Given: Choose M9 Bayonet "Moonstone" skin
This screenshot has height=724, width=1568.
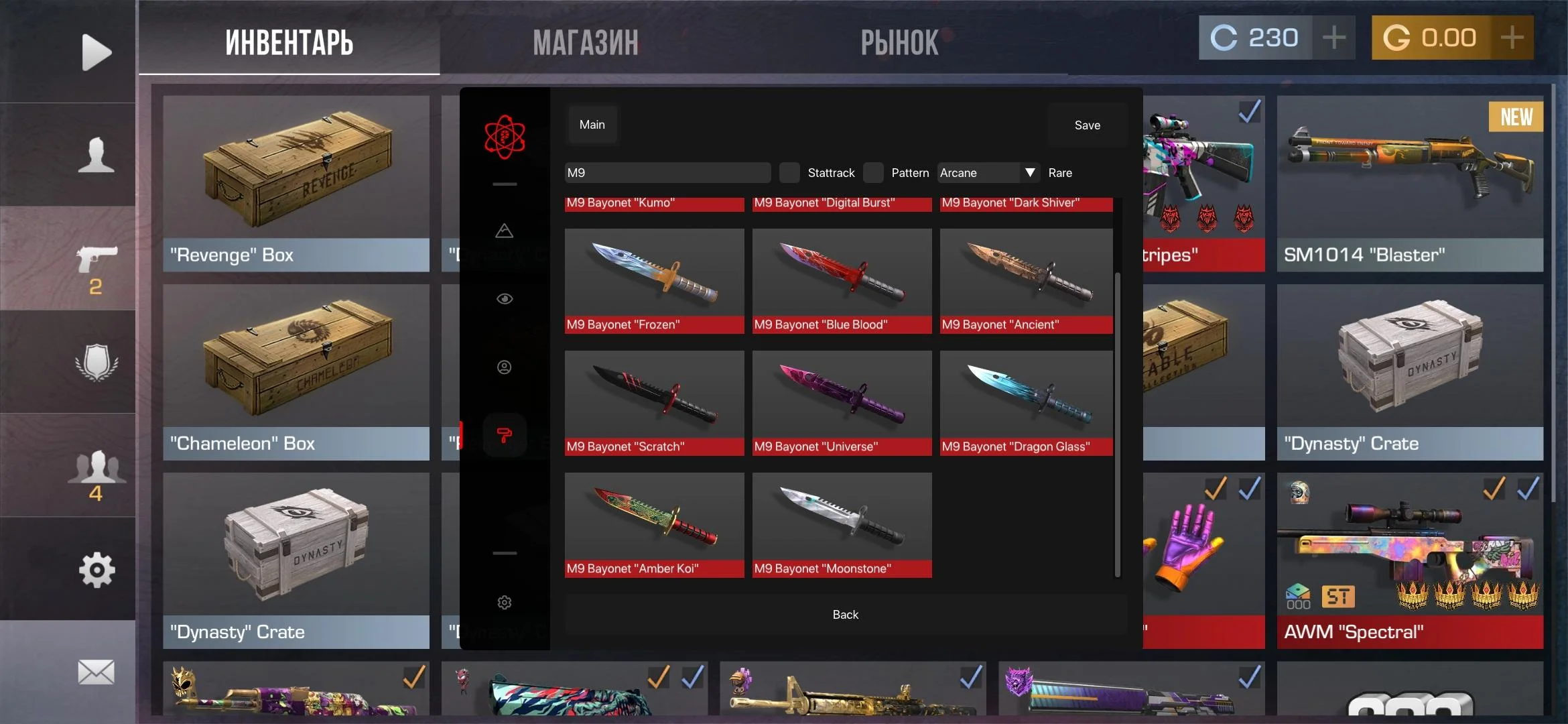Looking at the screenshot, I should 842,524.
